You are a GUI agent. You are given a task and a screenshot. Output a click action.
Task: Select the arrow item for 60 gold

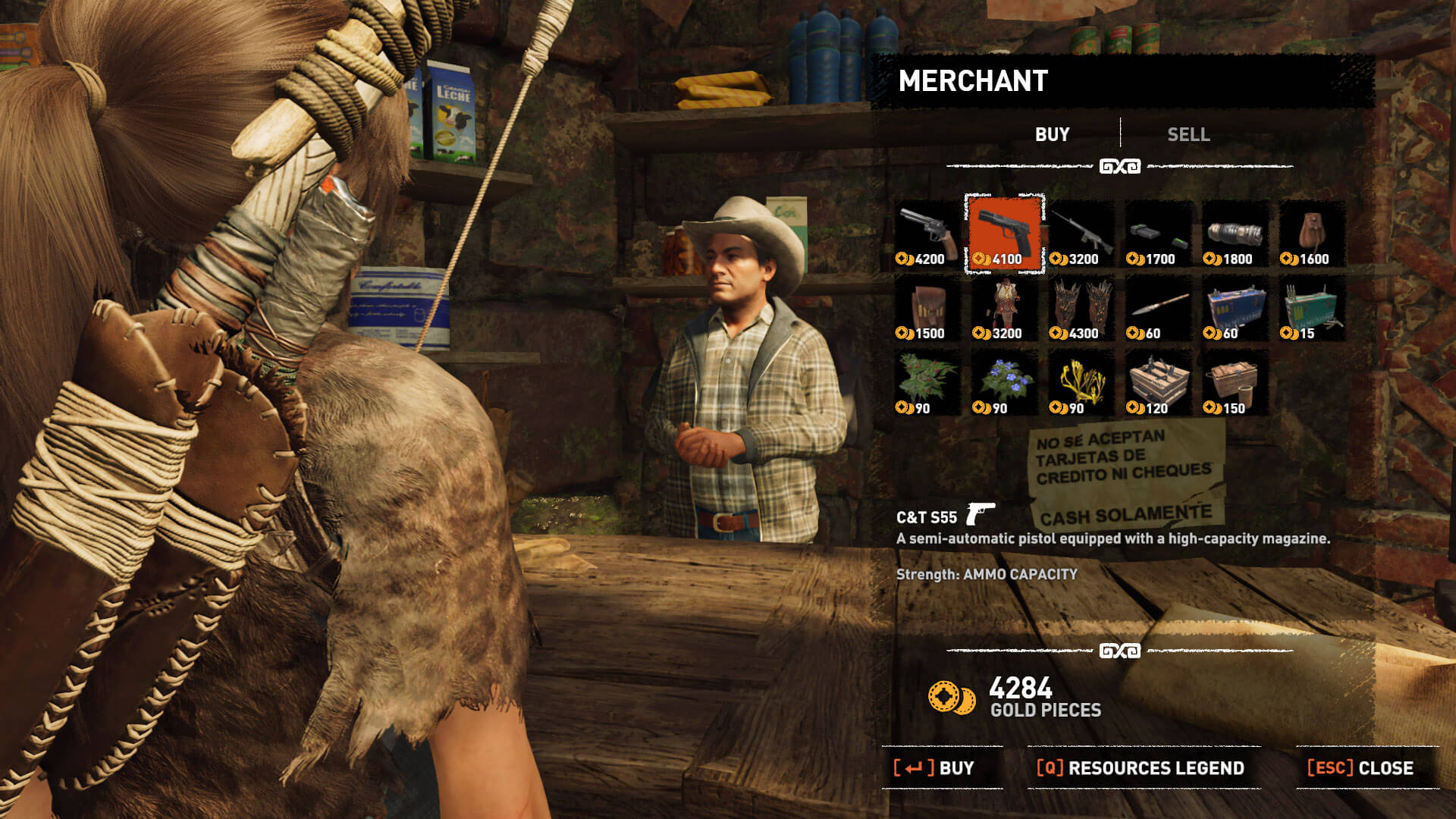1158,308
